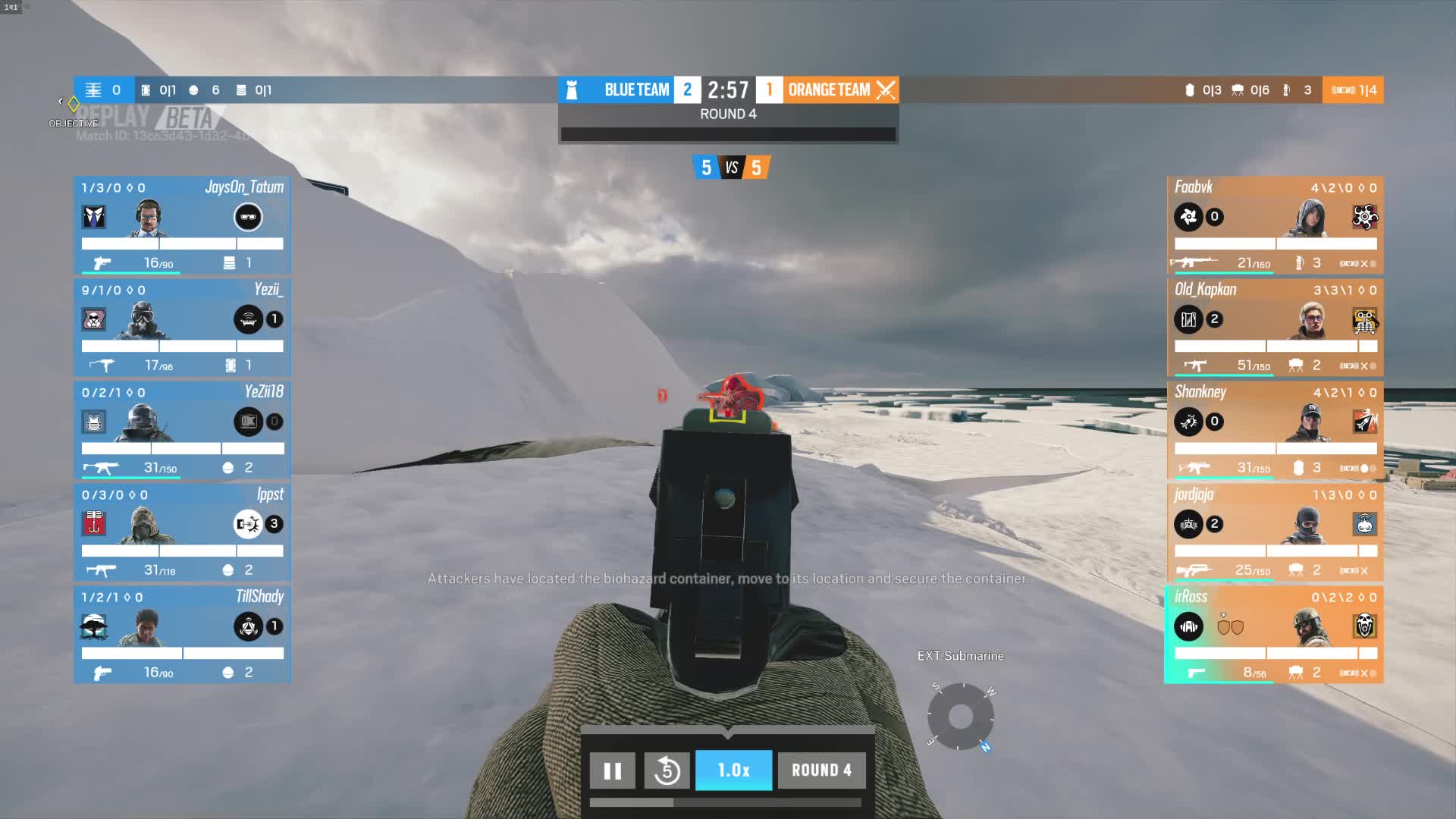This screenshot has height=819, width=1456.
Task: Select Ippst's player card
Action: [x=182, y=532]
